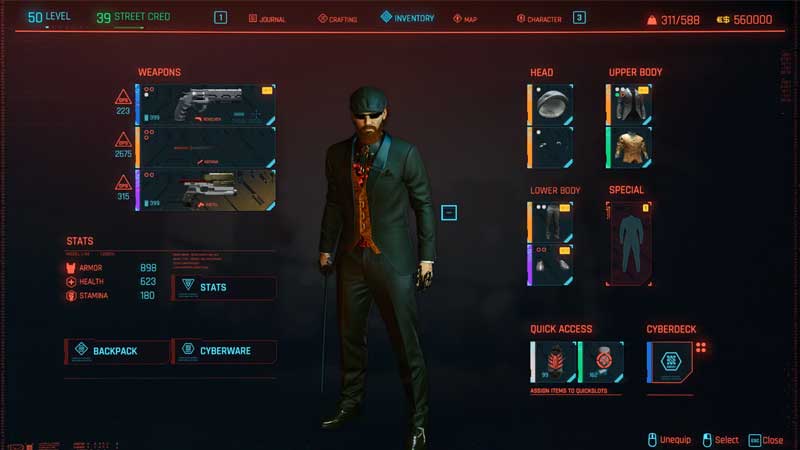Viewport: 800px width, 450px height.
Task: Open the Backpack
Action: pos(116,351)
